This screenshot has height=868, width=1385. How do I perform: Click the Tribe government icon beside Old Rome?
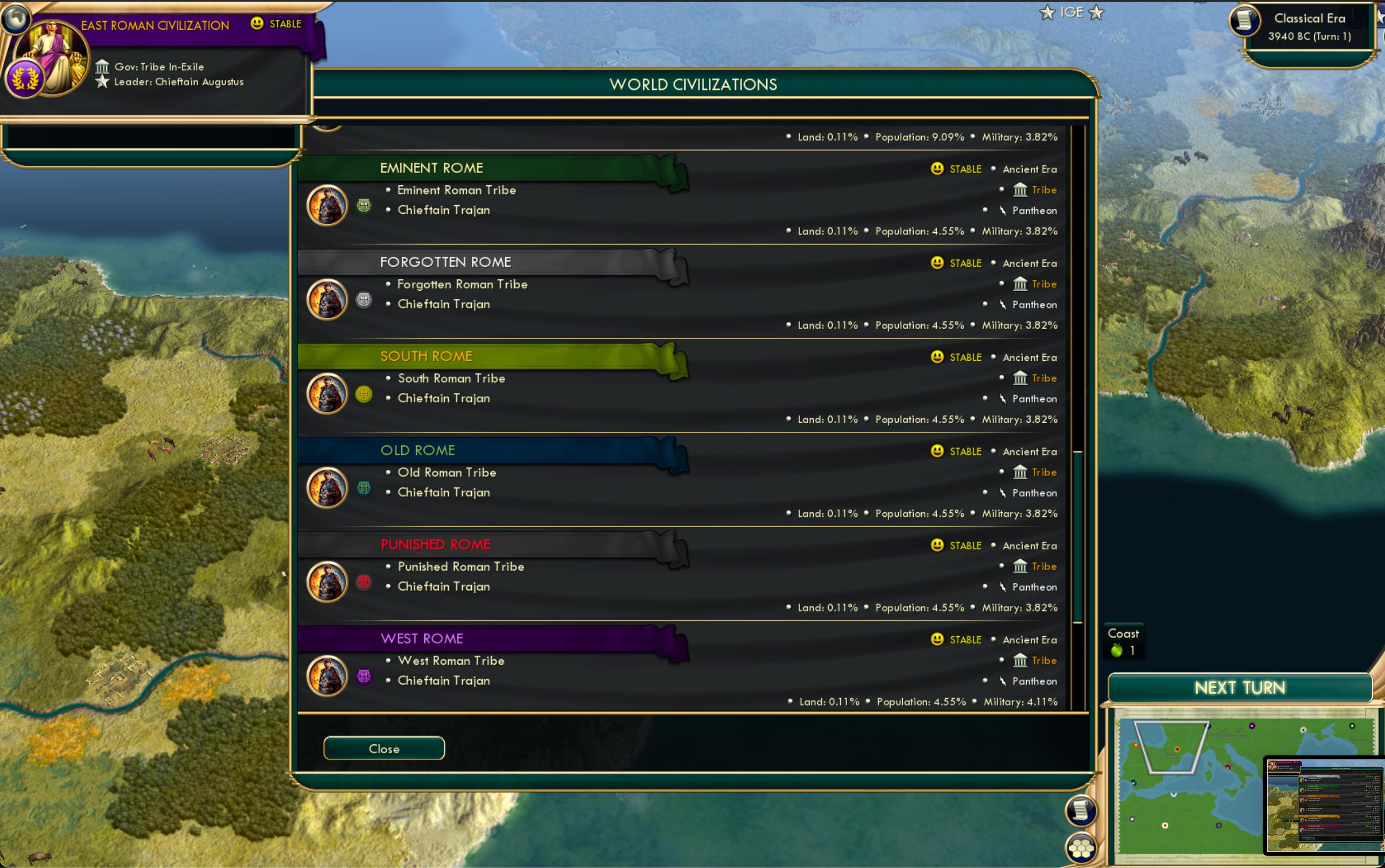click(1021, 472)
